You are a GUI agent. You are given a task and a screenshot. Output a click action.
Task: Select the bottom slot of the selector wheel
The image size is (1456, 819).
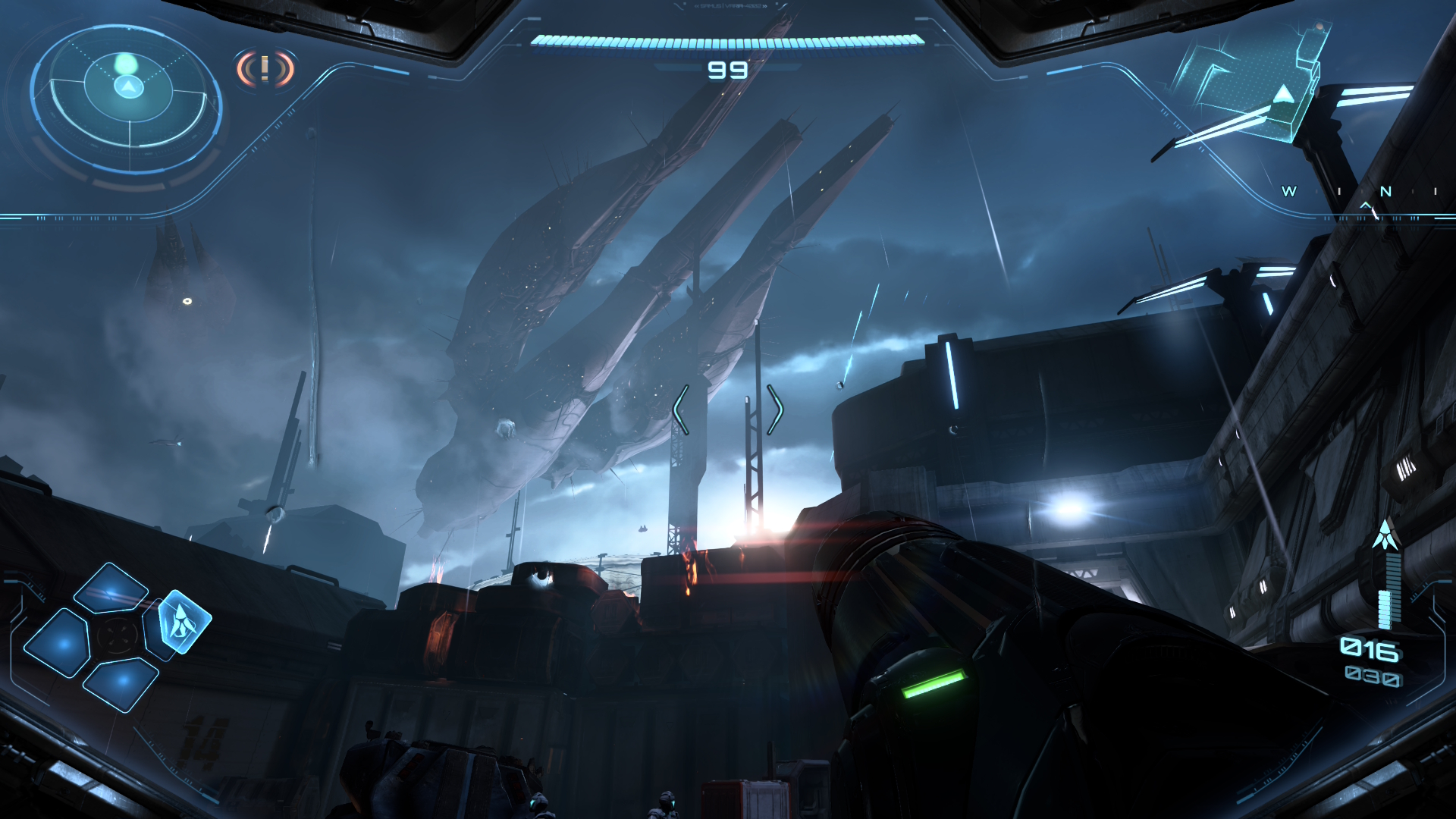point(120,682)
